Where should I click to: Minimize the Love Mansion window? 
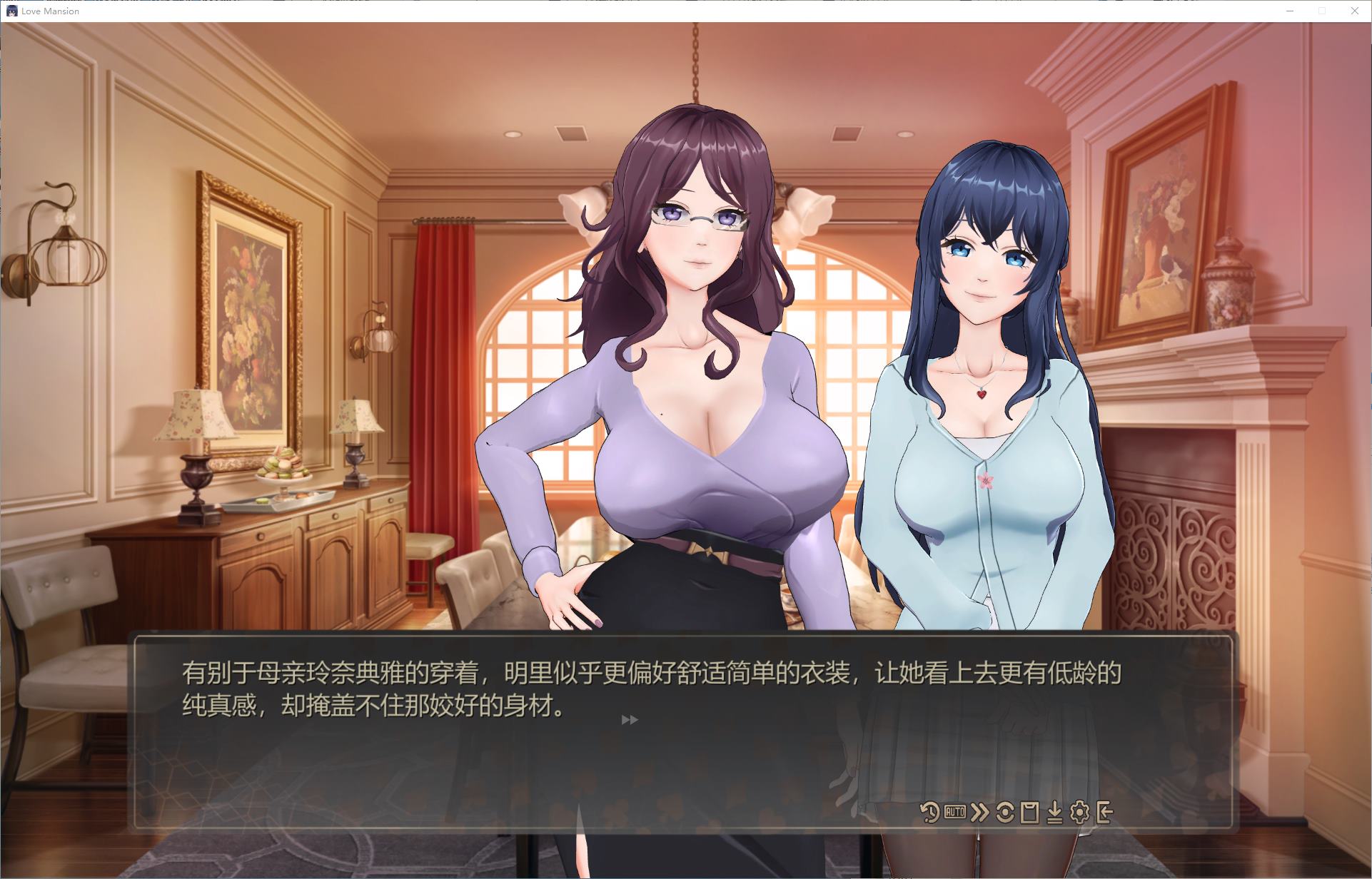[x=1290, y=11]
